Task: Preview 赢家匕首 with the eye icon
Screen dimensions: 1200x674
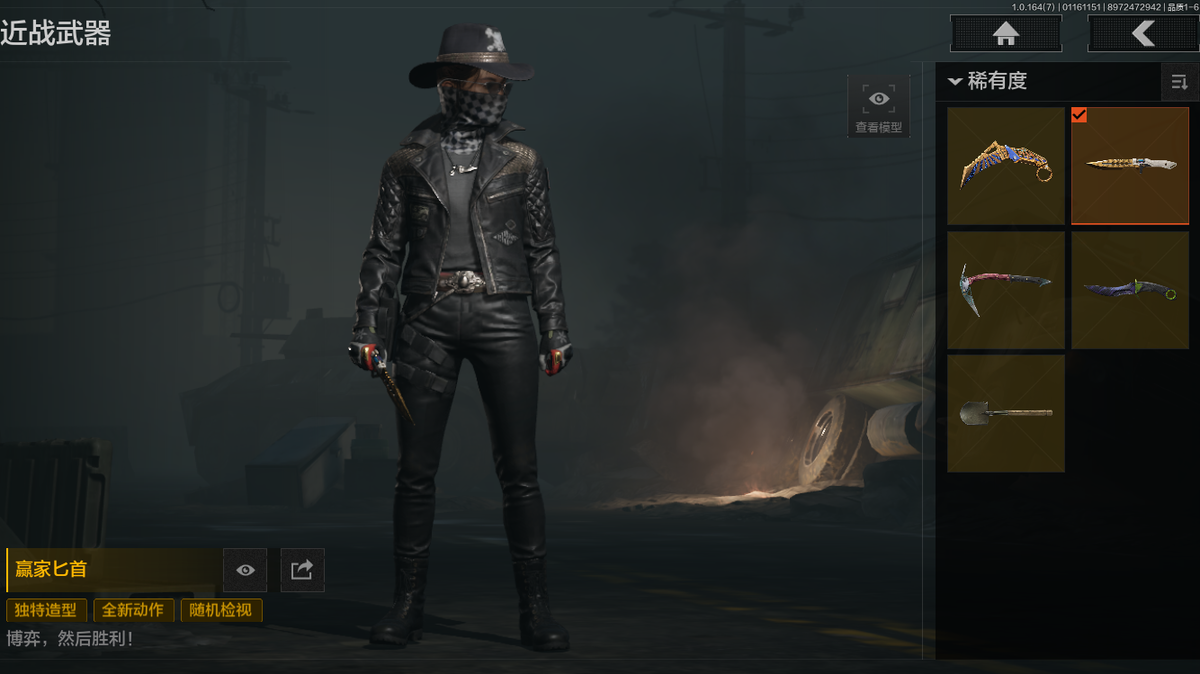Action: (245, 570)
